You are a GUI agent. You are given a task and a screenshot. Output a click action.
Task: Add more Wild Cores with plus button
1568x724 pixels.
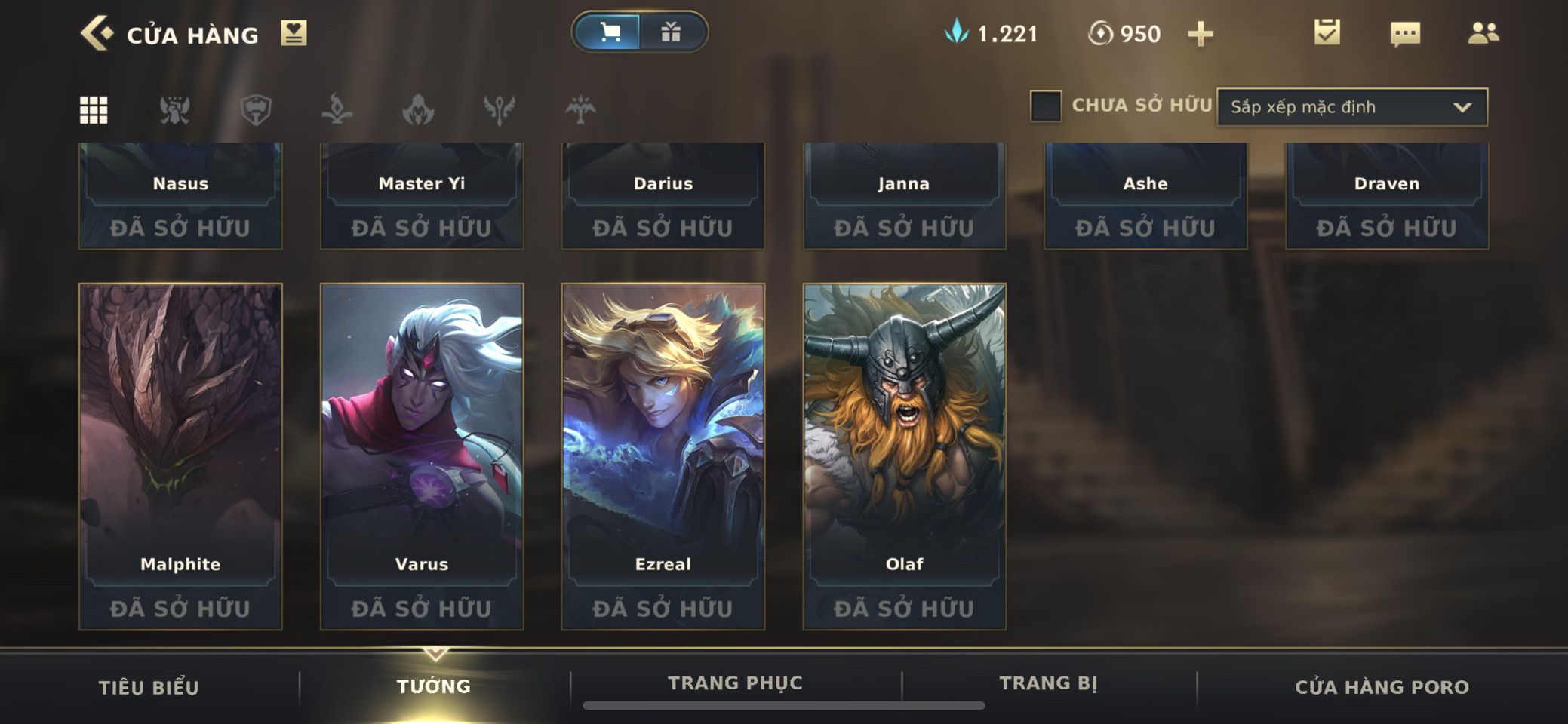pyautogui.click(x=1200, y=34)
